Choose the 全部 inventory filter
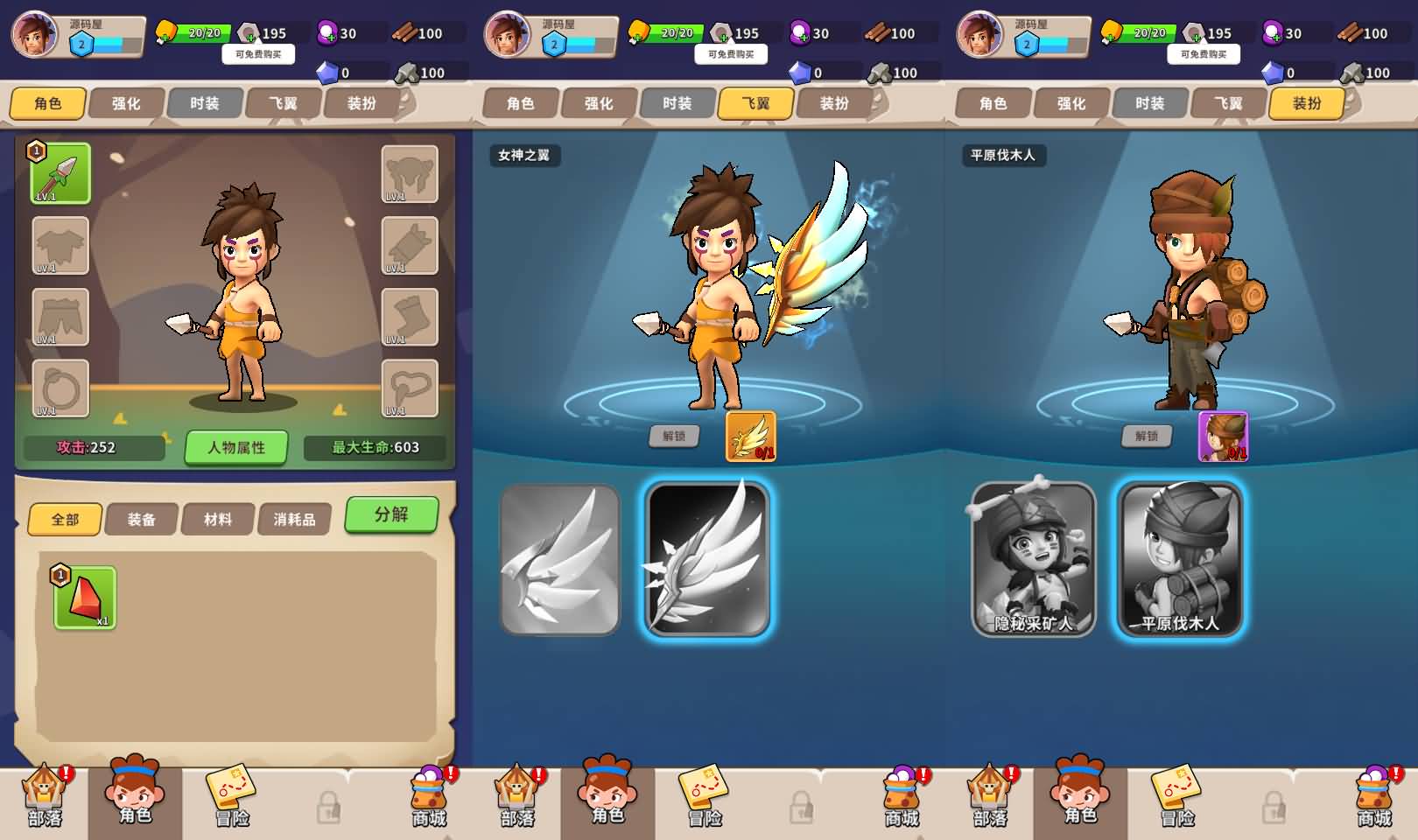The width and height of the screenshot is (1418, 840). point(66,520)
